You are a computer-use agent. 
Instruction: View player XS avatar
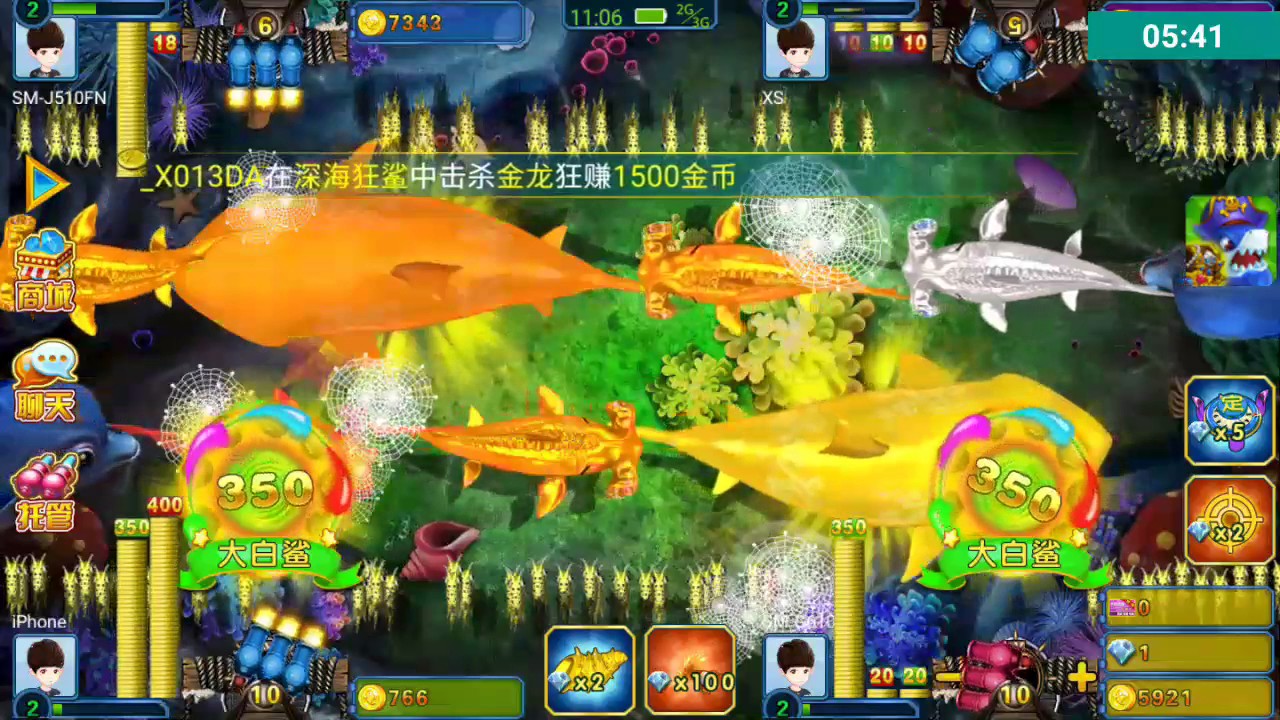(x=795, y=50)
